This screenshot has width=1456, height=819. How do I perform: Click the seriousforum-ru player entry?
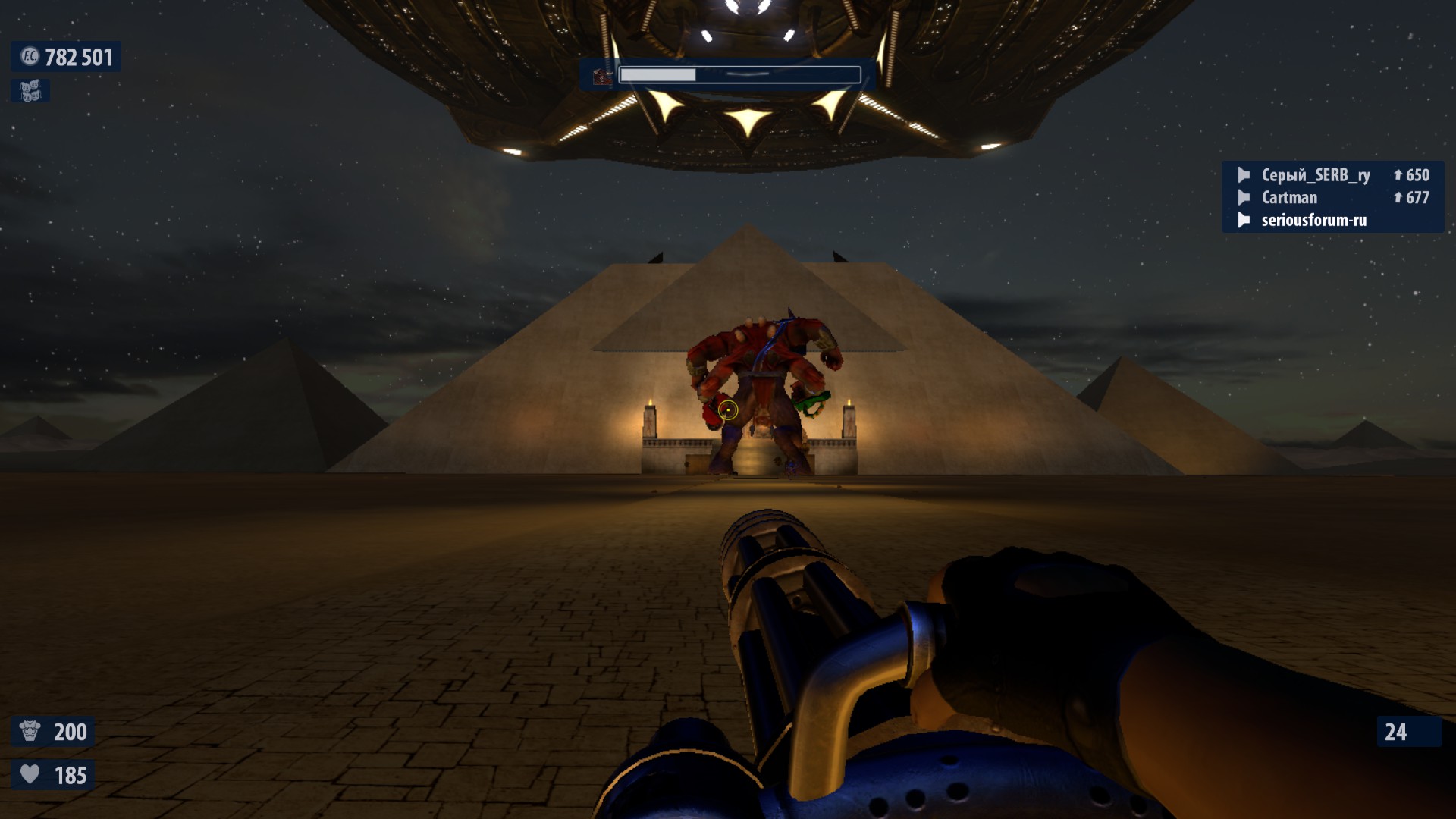click(x=1313, y=221)
